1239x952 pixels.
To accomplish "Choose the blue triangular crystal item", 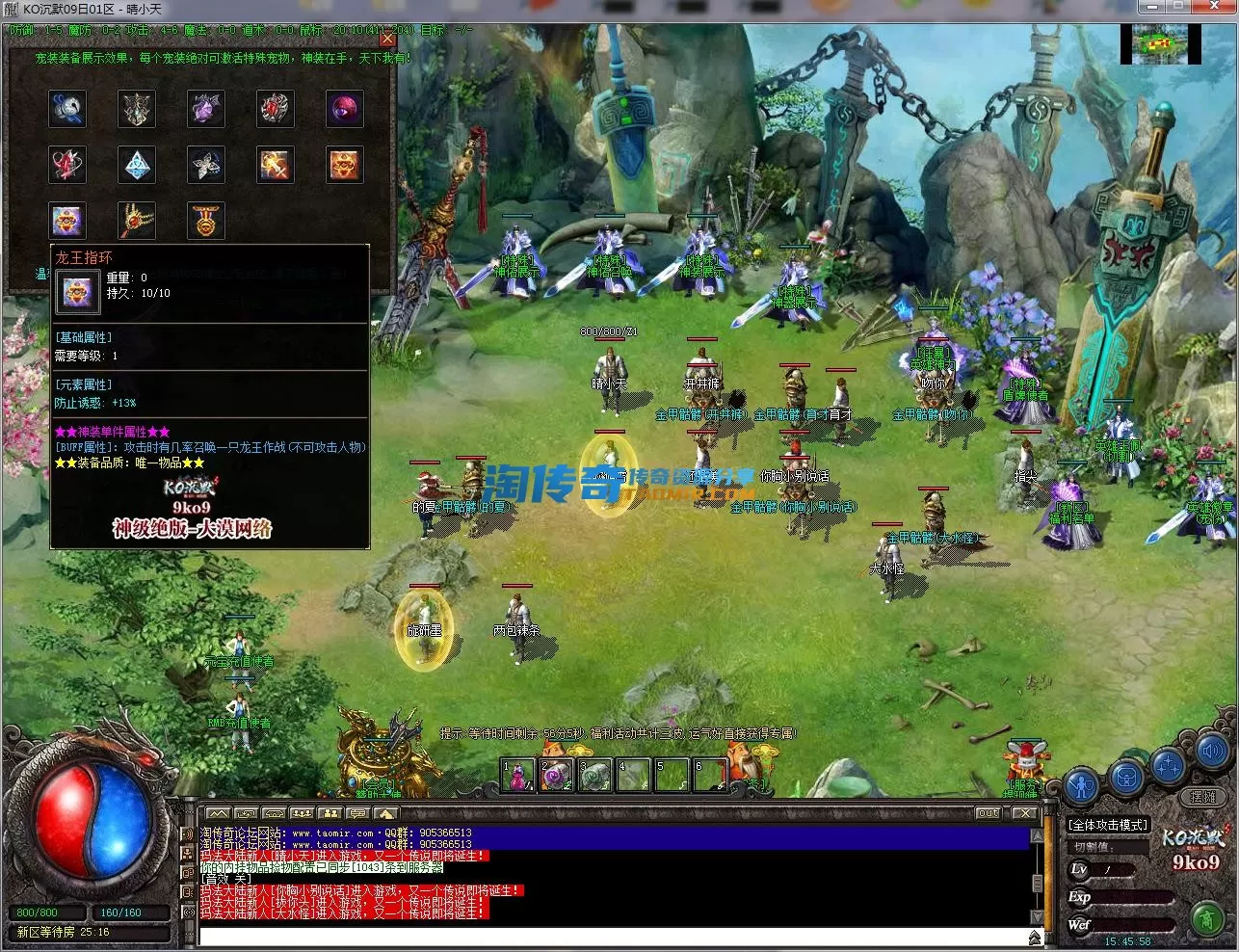I will tap(137, 165).
